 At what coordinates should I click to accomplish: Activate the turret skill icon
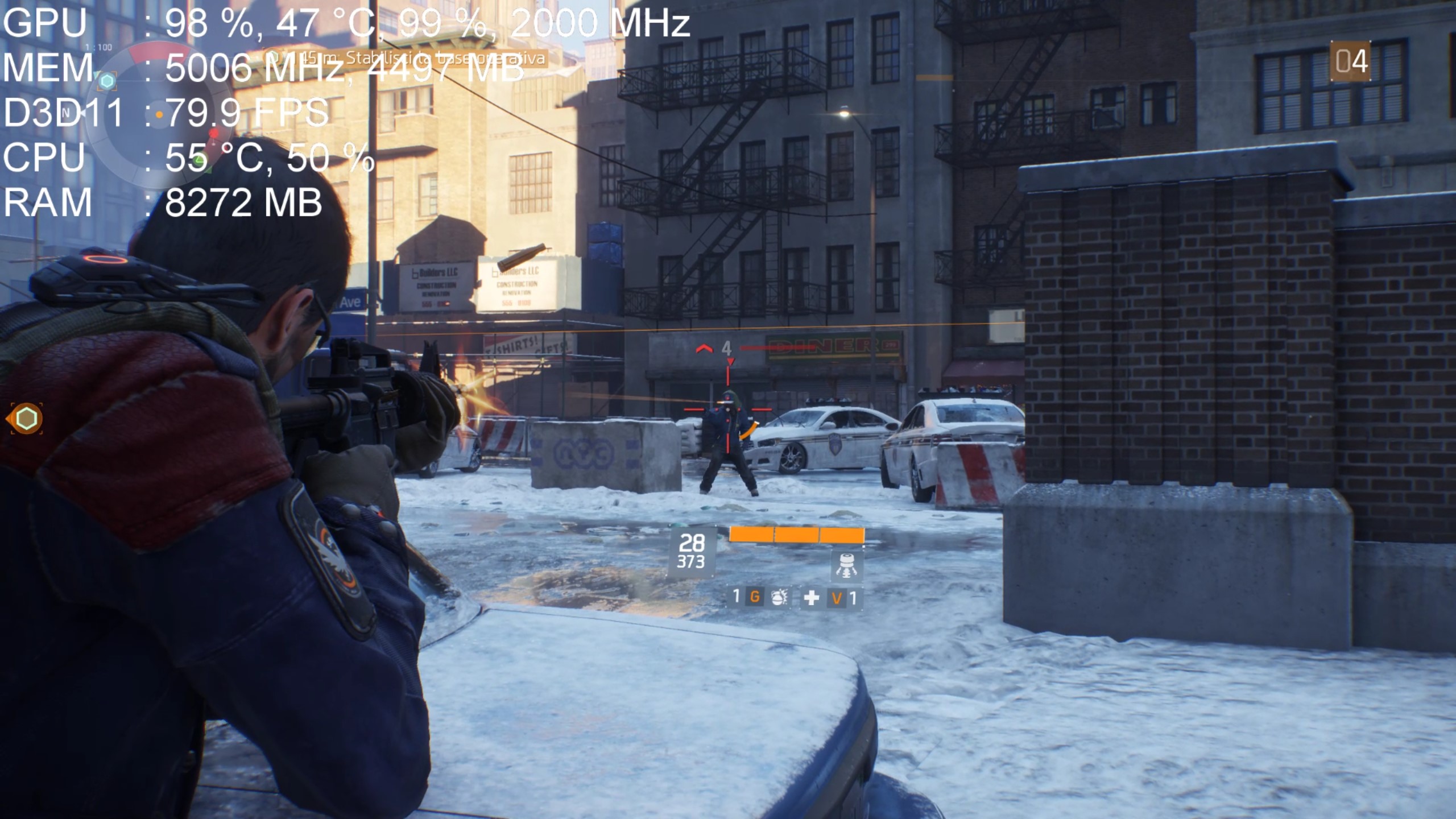[846, 565]
